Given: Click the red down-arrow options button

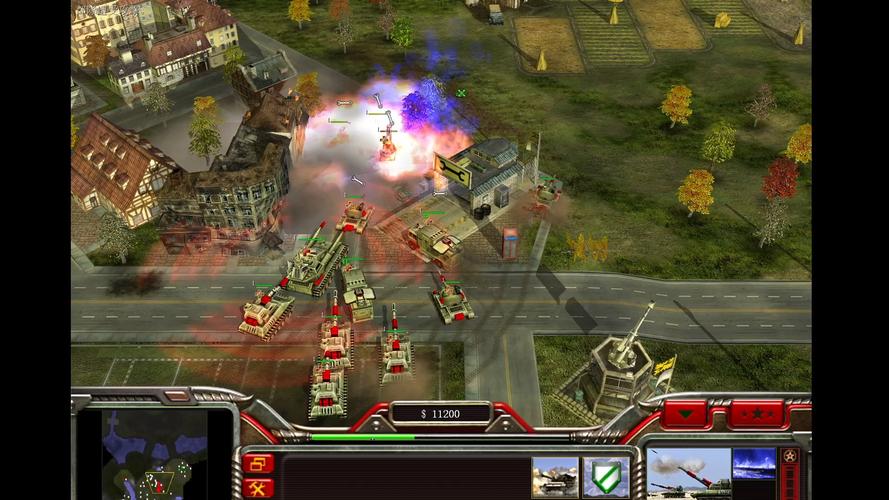Looking at the screenshot, I should (684, 413).
